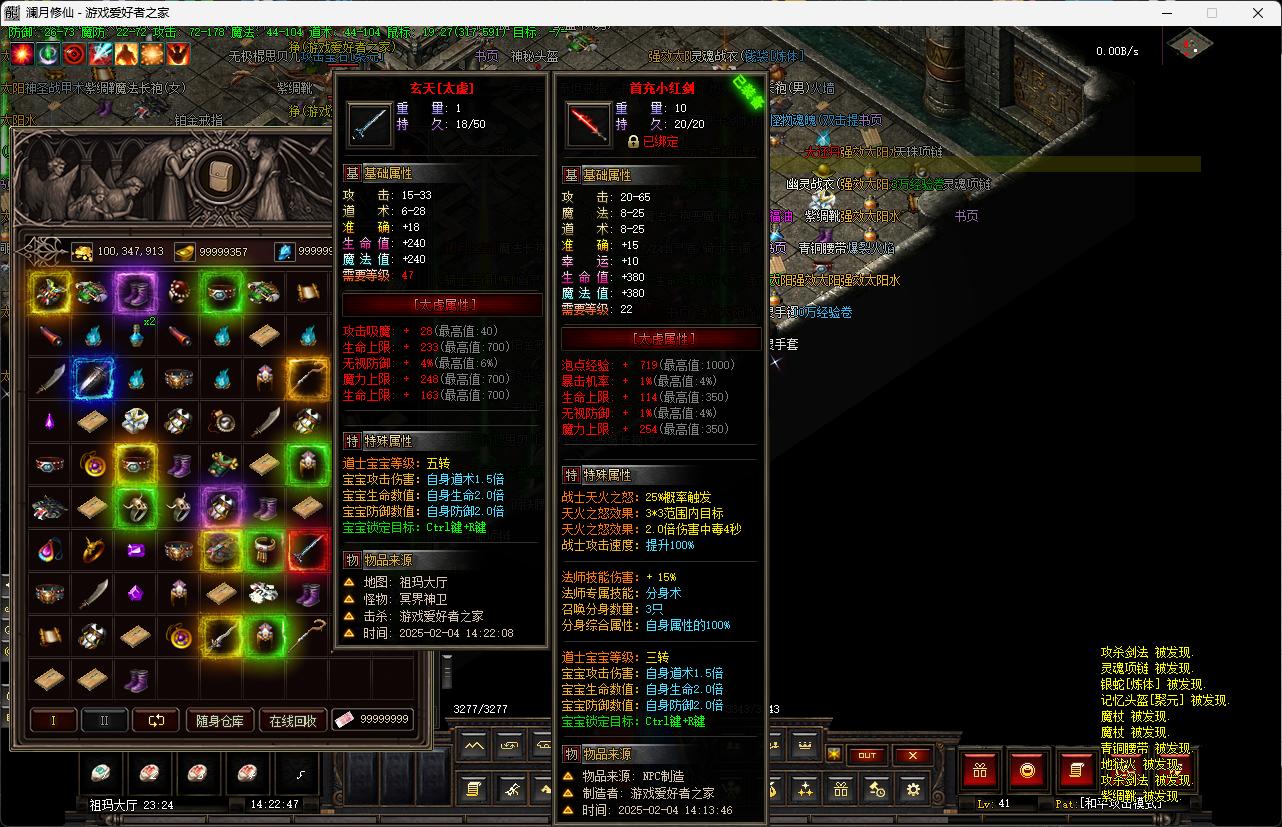This screenshot has height=827, width=1282.
Task: Switch to bag page II
Action: click(104, 720)
